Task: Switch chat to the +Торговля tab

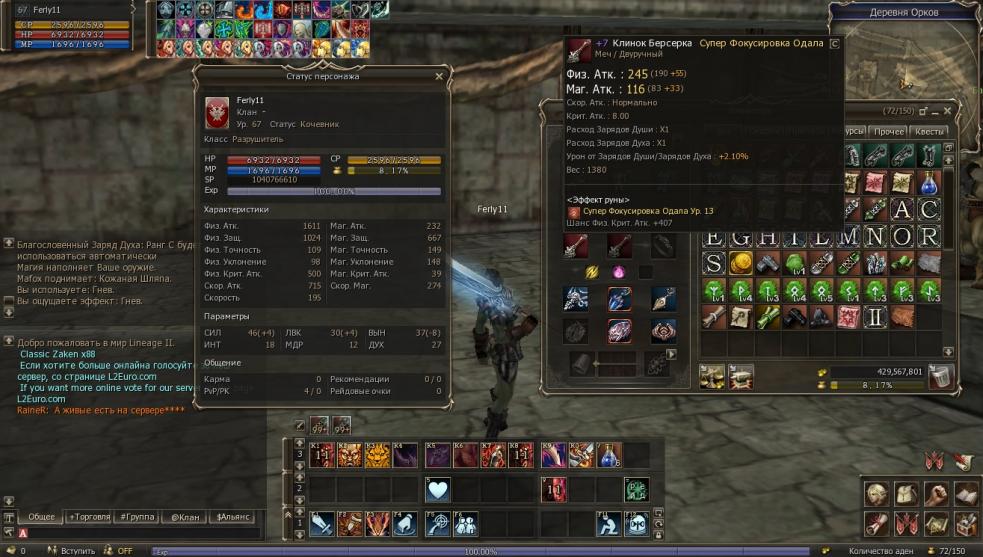Action: pyautogui.click(x=88, y=517)
